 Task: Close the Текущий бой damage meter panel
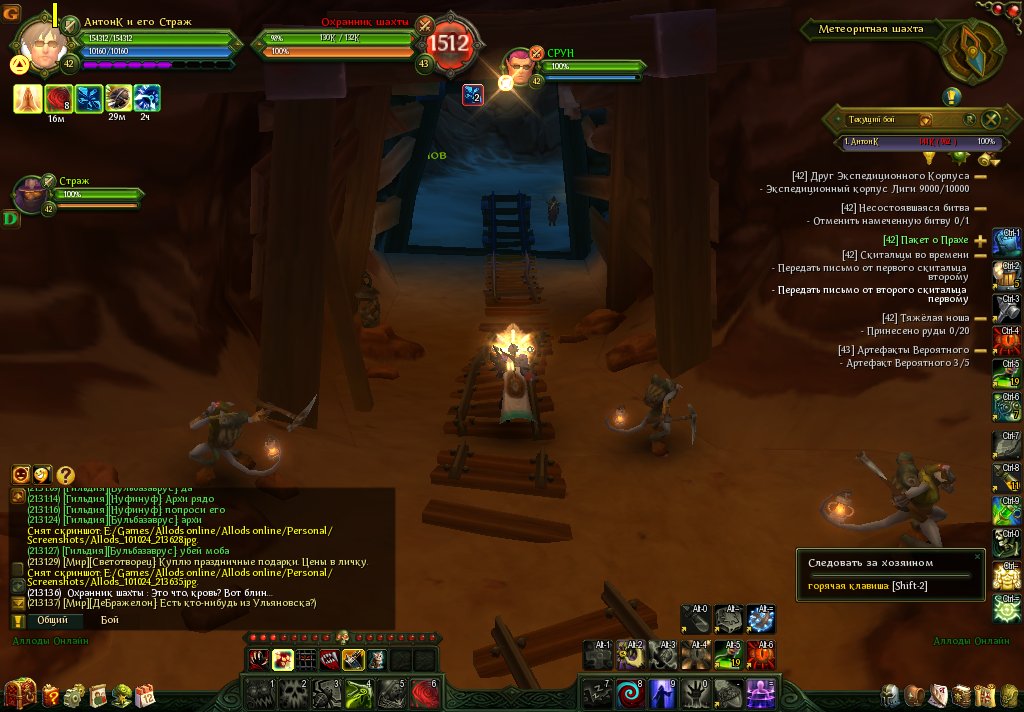(x=992, y=119)
